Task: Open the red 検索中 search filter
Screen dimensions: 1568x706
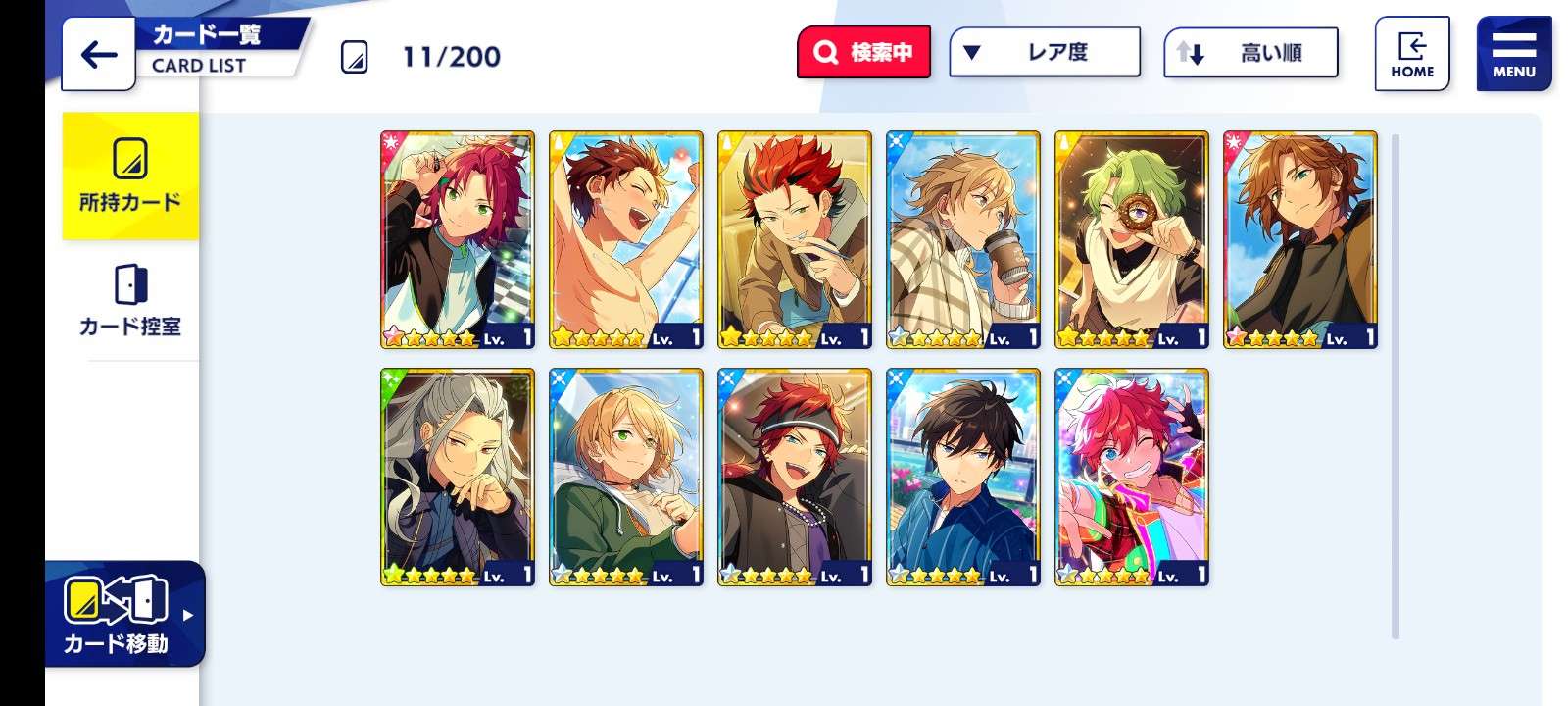Action: (x=863, y=52)
